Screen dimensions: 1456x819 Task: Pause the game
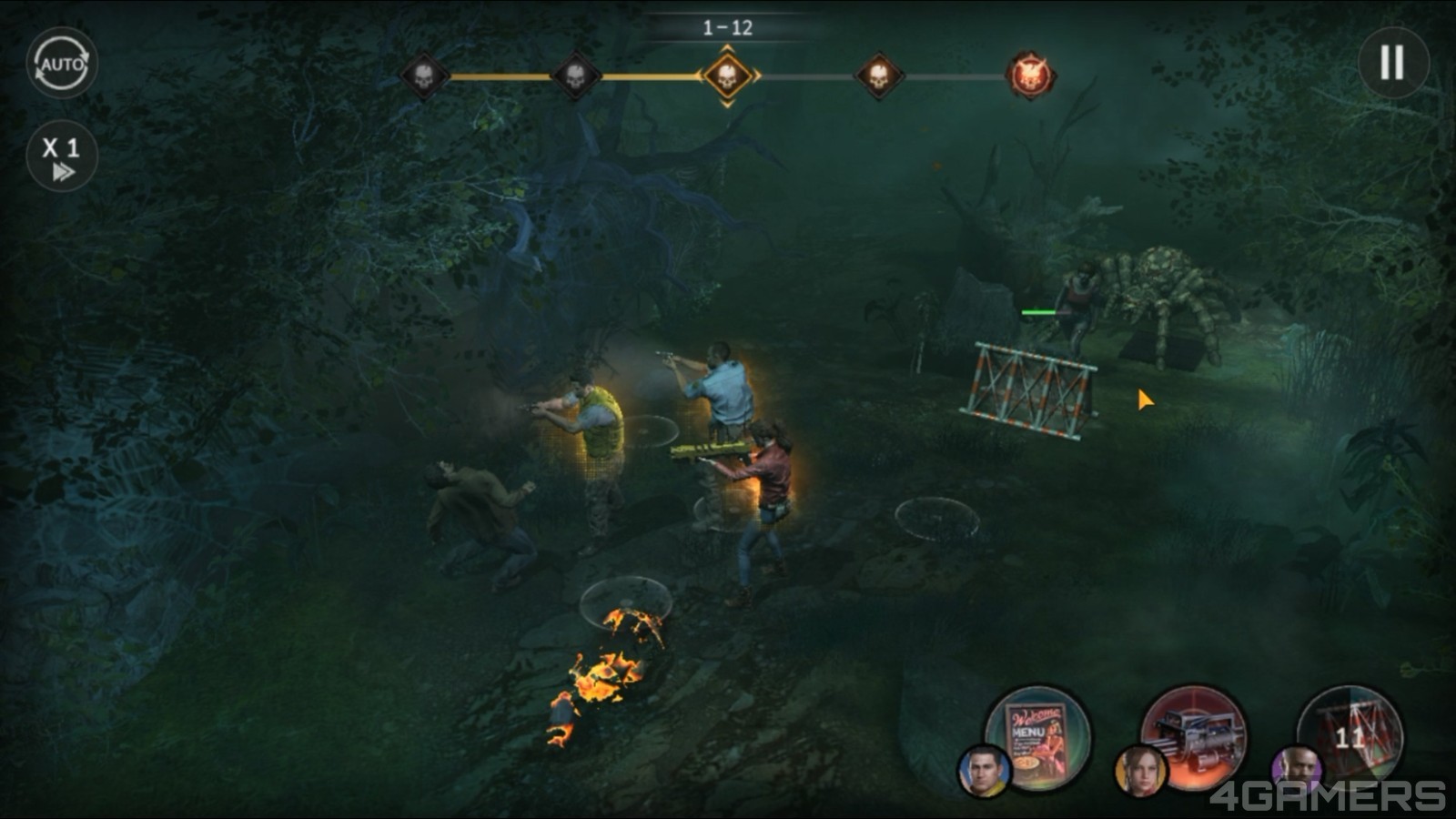click(x=1392, y=63)
